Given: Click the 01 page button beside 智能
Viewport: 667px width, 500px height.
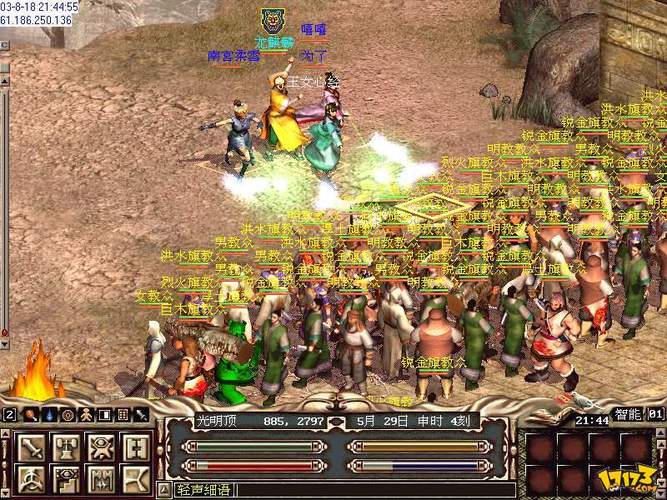Looking at the screenshot, I should [x=655, y=412].
